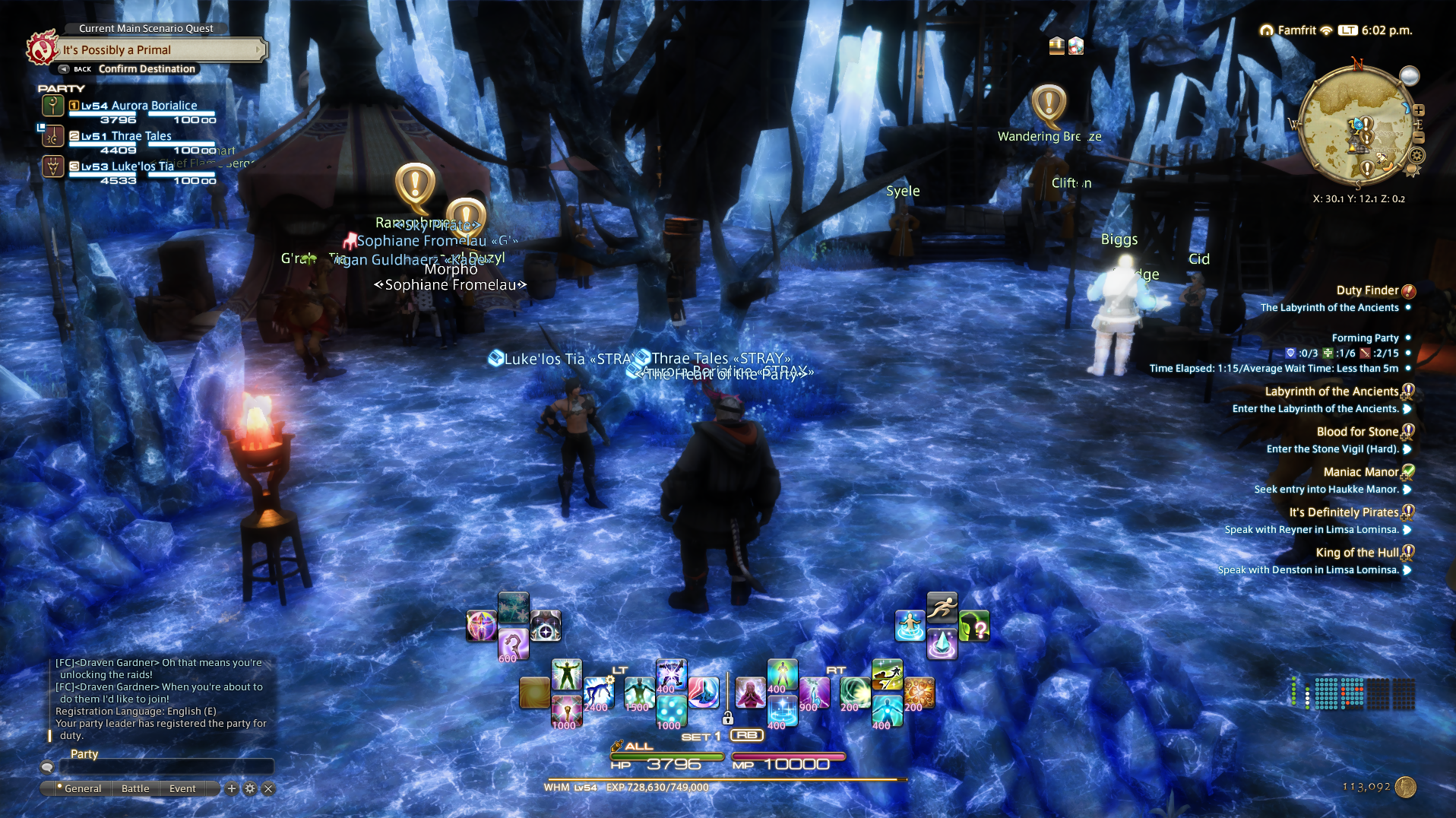Screen dimensions: 1456x818
Task: Add a new chat tab with the plus button
Action: pos(232,789)
